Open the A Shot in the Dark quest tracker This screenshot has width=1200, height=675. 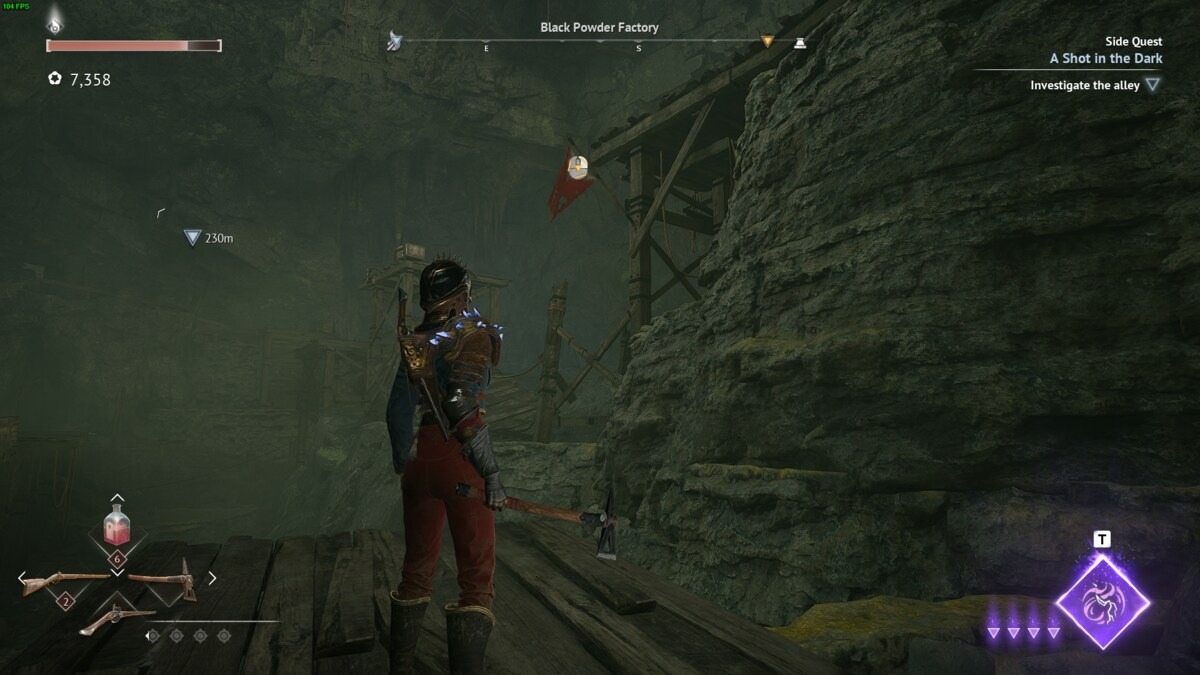pyautogui.click(x=1105, y=59)
